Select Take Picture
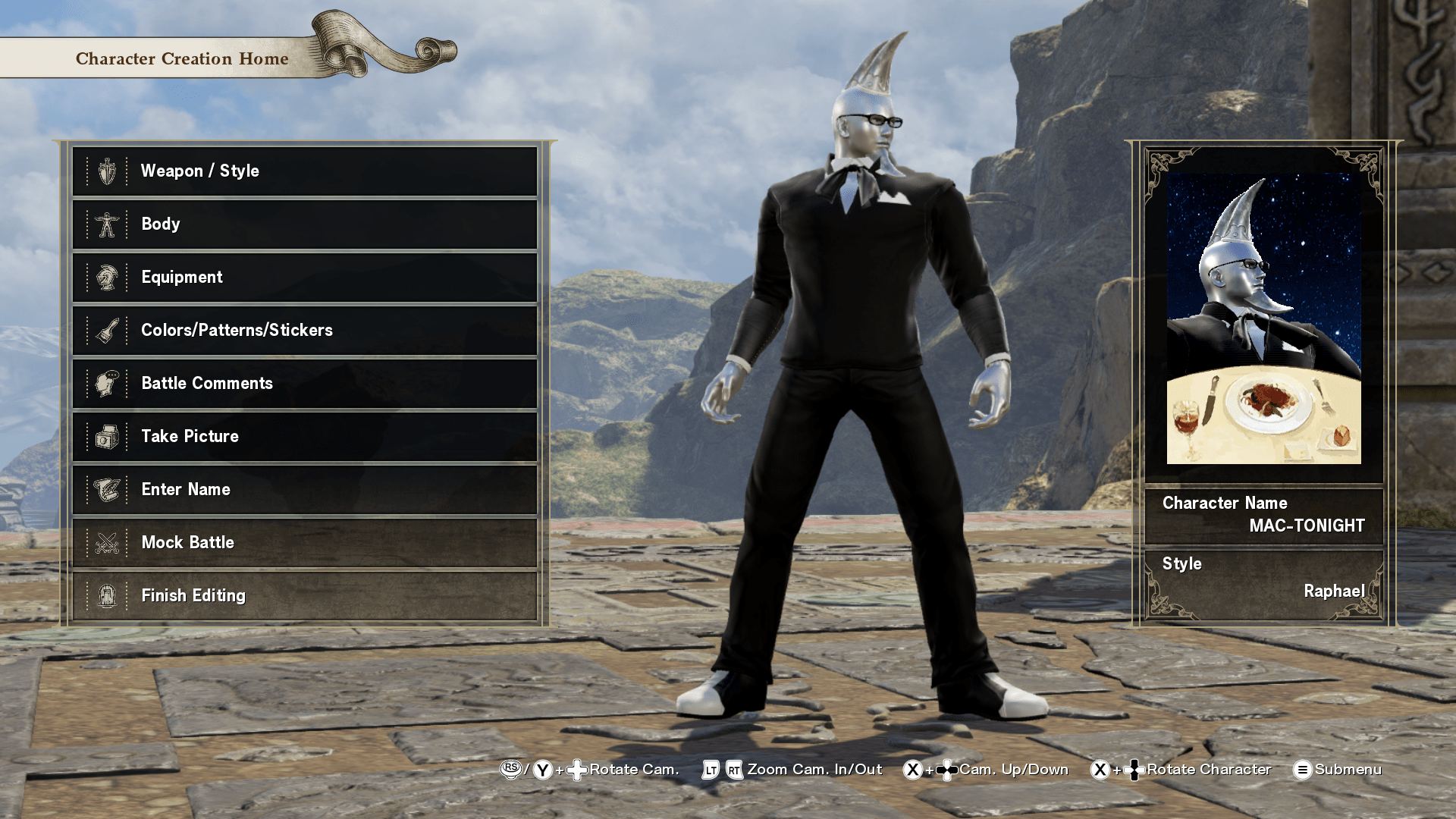The image size is (1456, 819). [304, 437]
